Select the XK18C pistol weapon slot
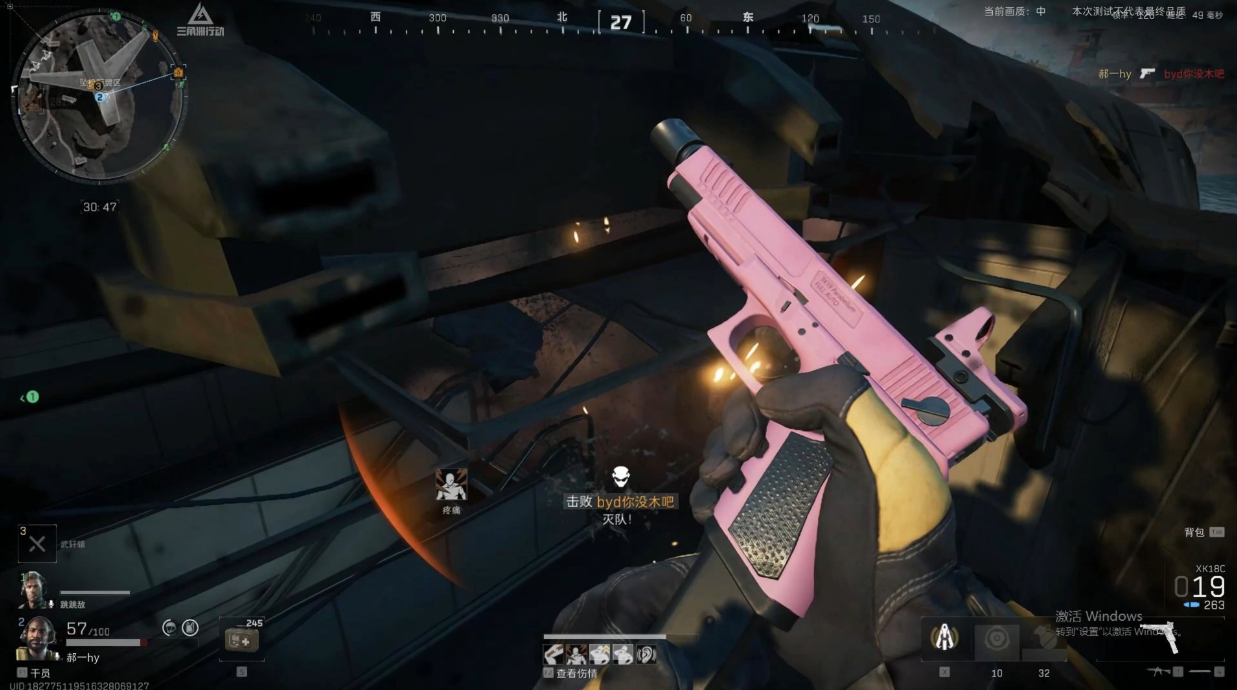 1160,635
